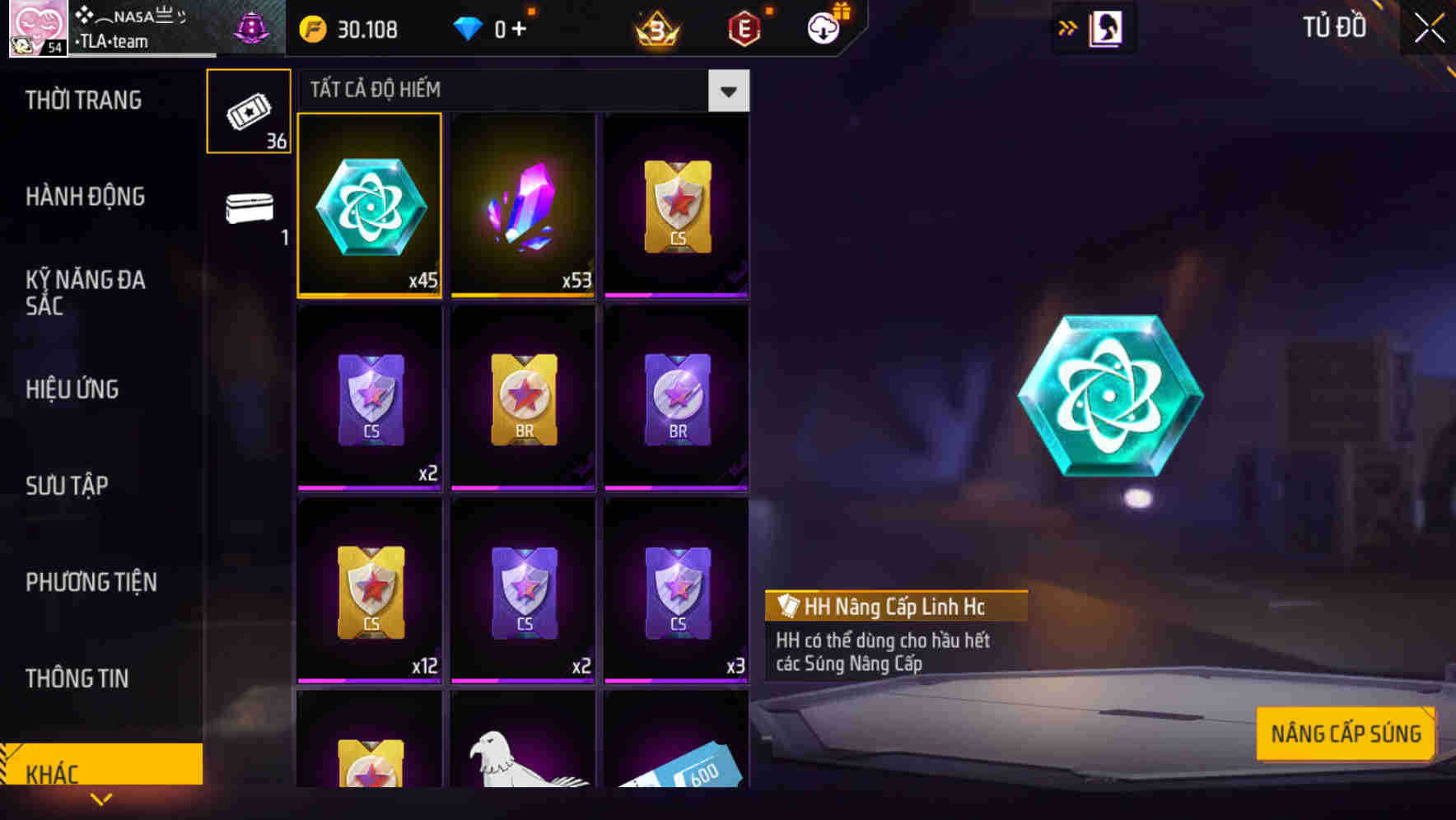
Task: Select the storage box category icon showing 1
Action: 248,210
